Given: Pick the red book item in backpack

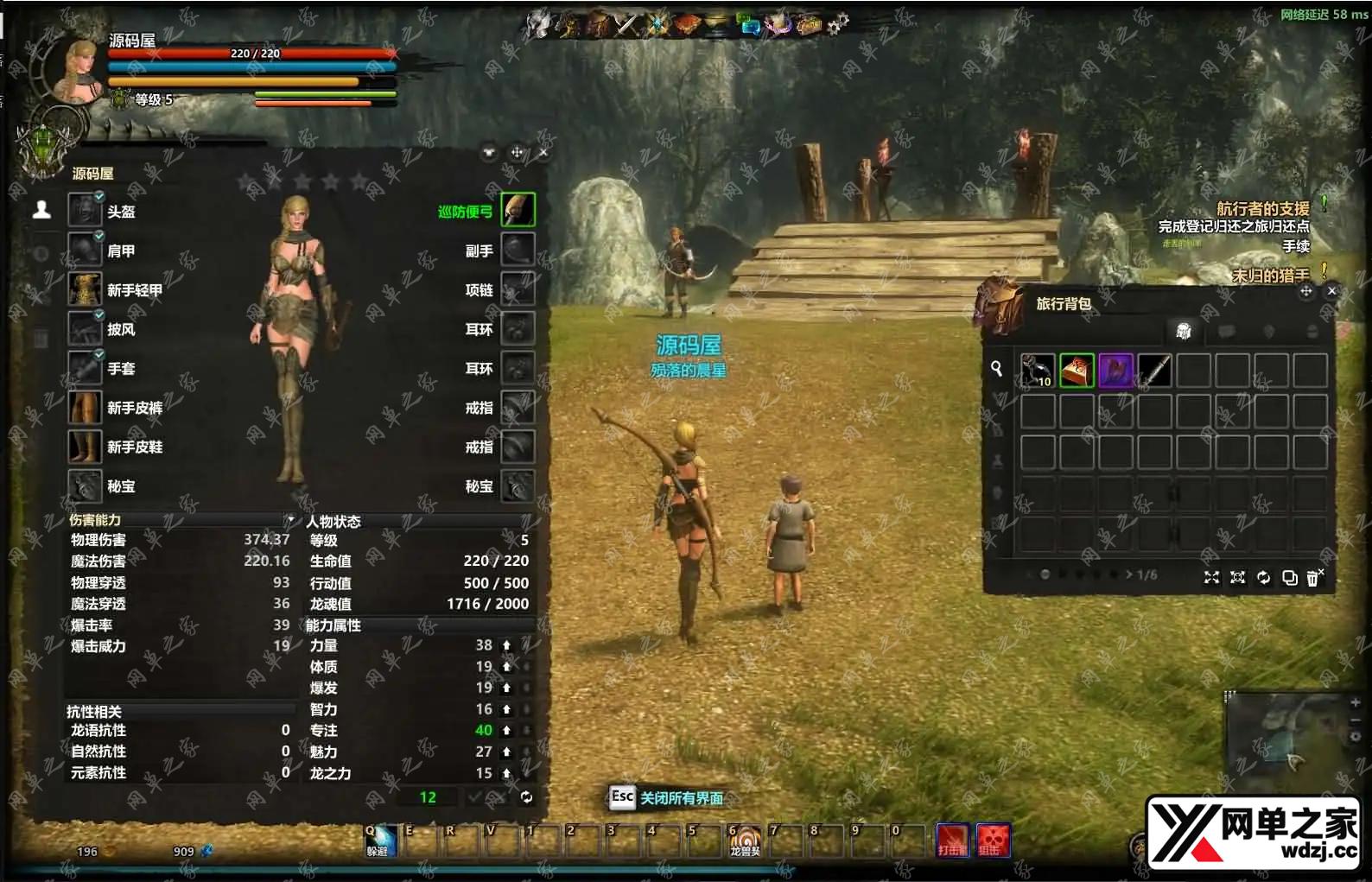Looking at the screenshot, I should pyautogui.click(x=1077, y=371).
